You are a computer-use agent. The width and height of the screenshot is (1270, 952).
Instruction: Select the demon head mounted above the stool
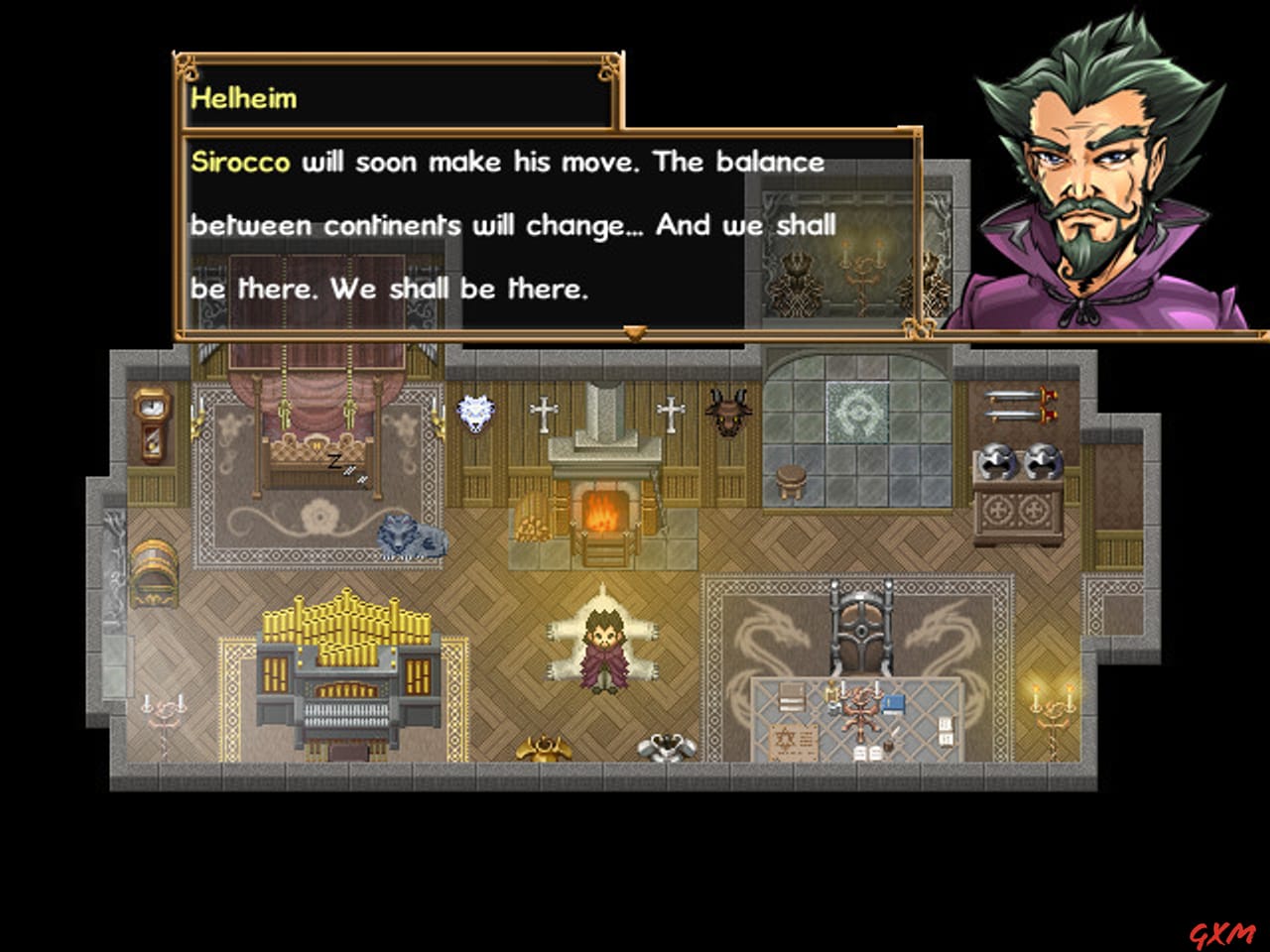pyautogui.click(x=725, y=413)
